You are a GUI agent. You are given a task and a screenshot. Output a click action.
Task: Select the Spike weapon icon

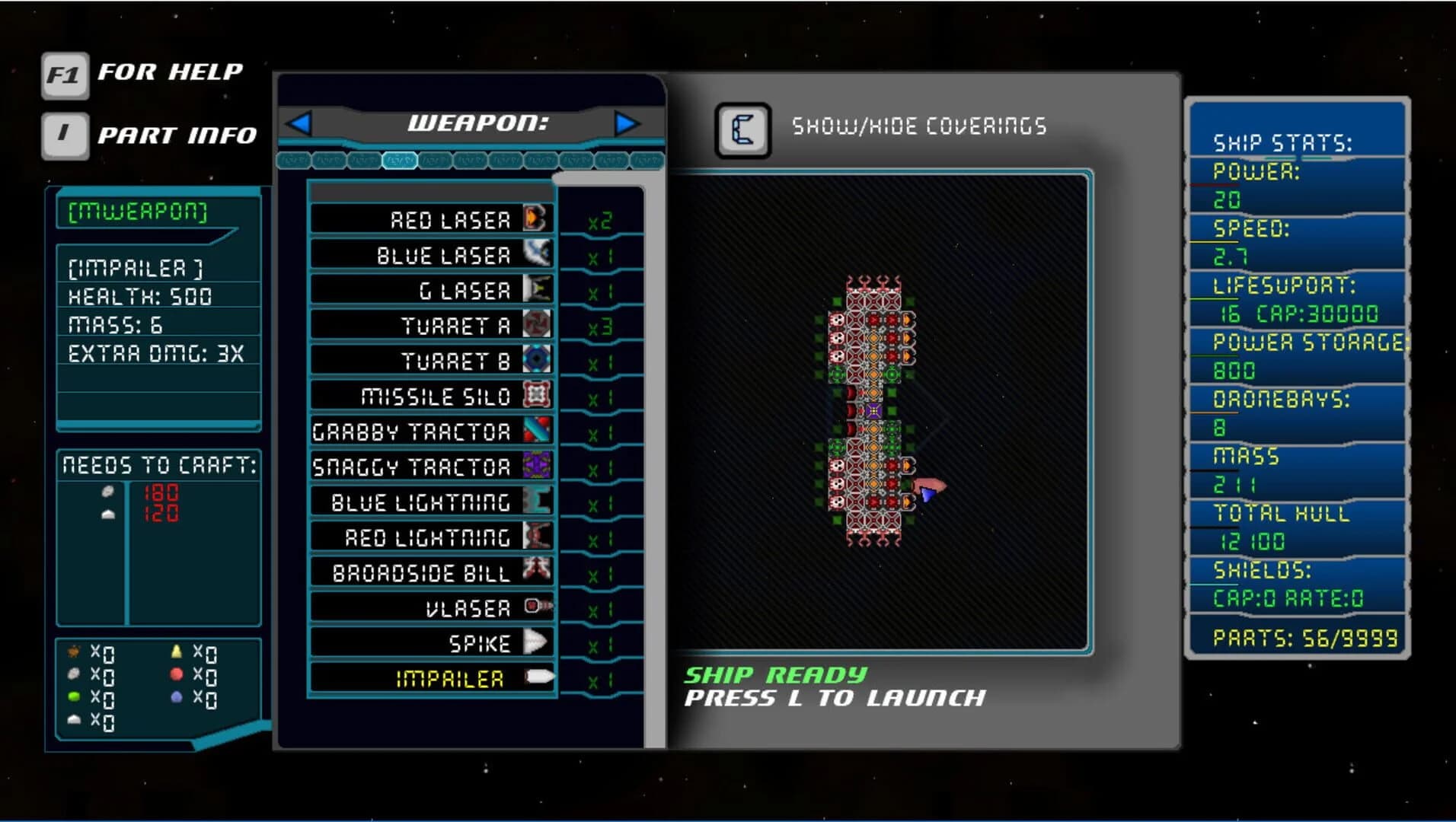(538, 642)
